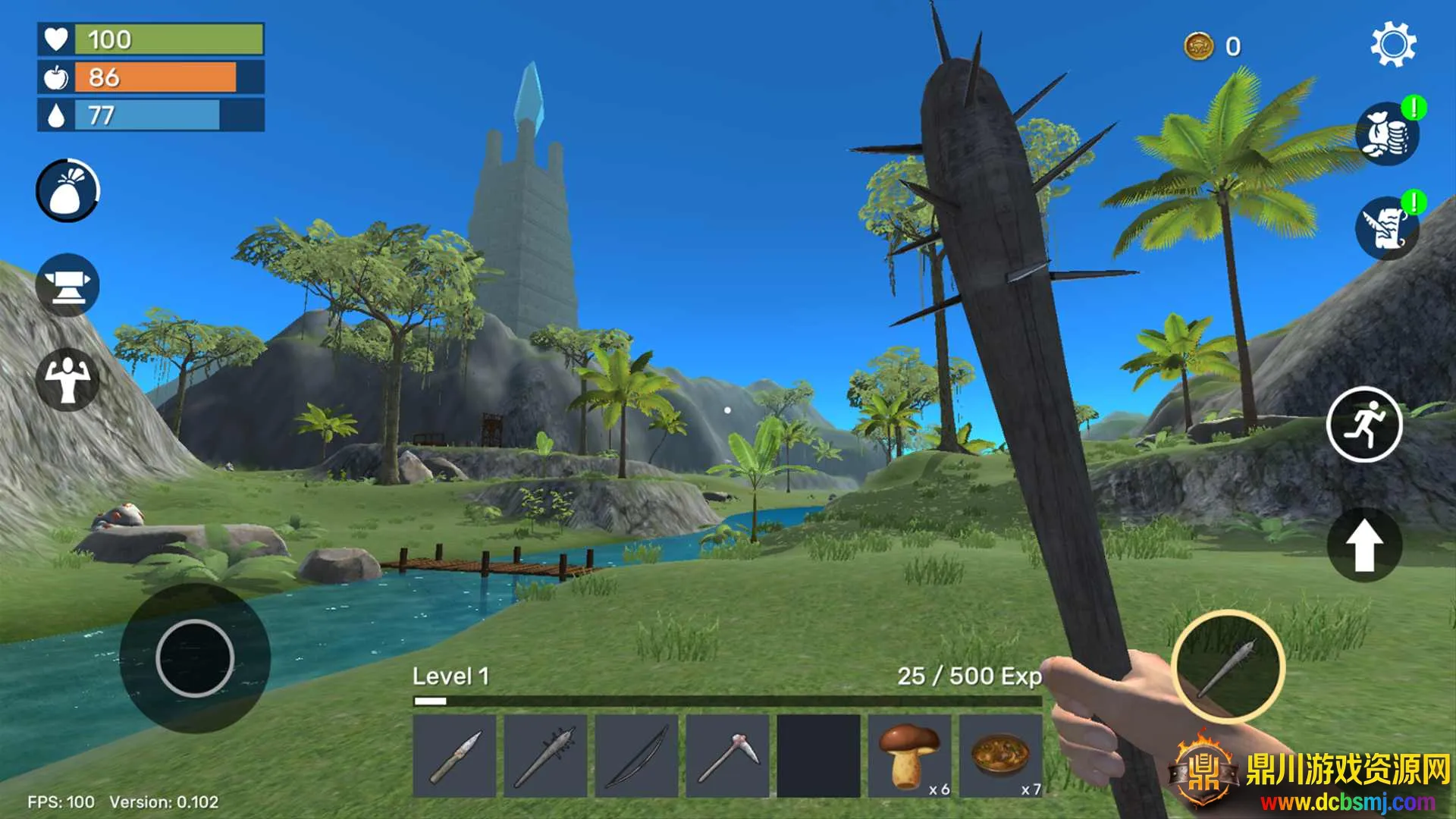Equip the bow from the hotbar

pyautogui.click(x=636, y=756)
